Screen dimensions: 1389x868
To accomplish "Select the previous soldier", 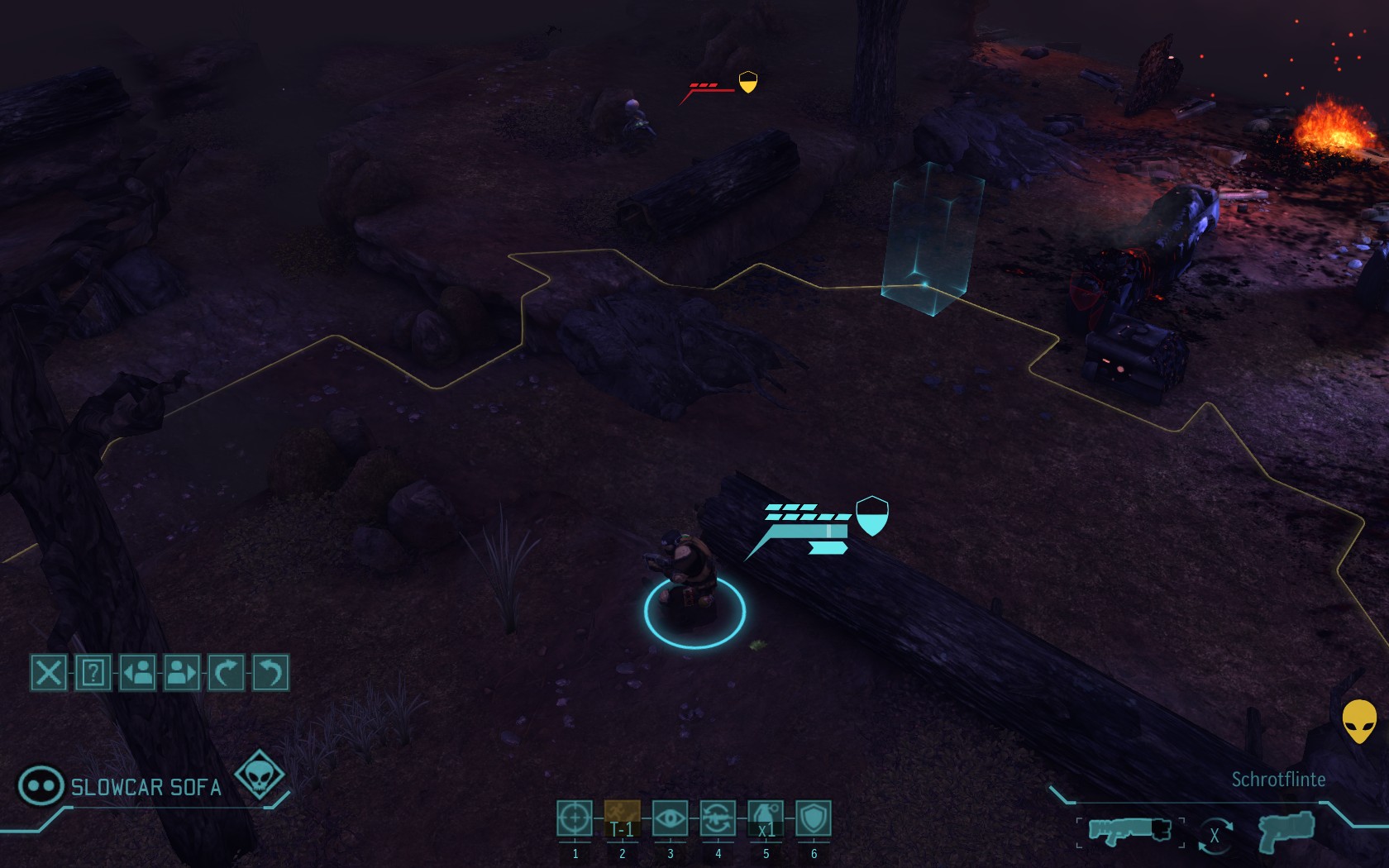I will 138,673.
